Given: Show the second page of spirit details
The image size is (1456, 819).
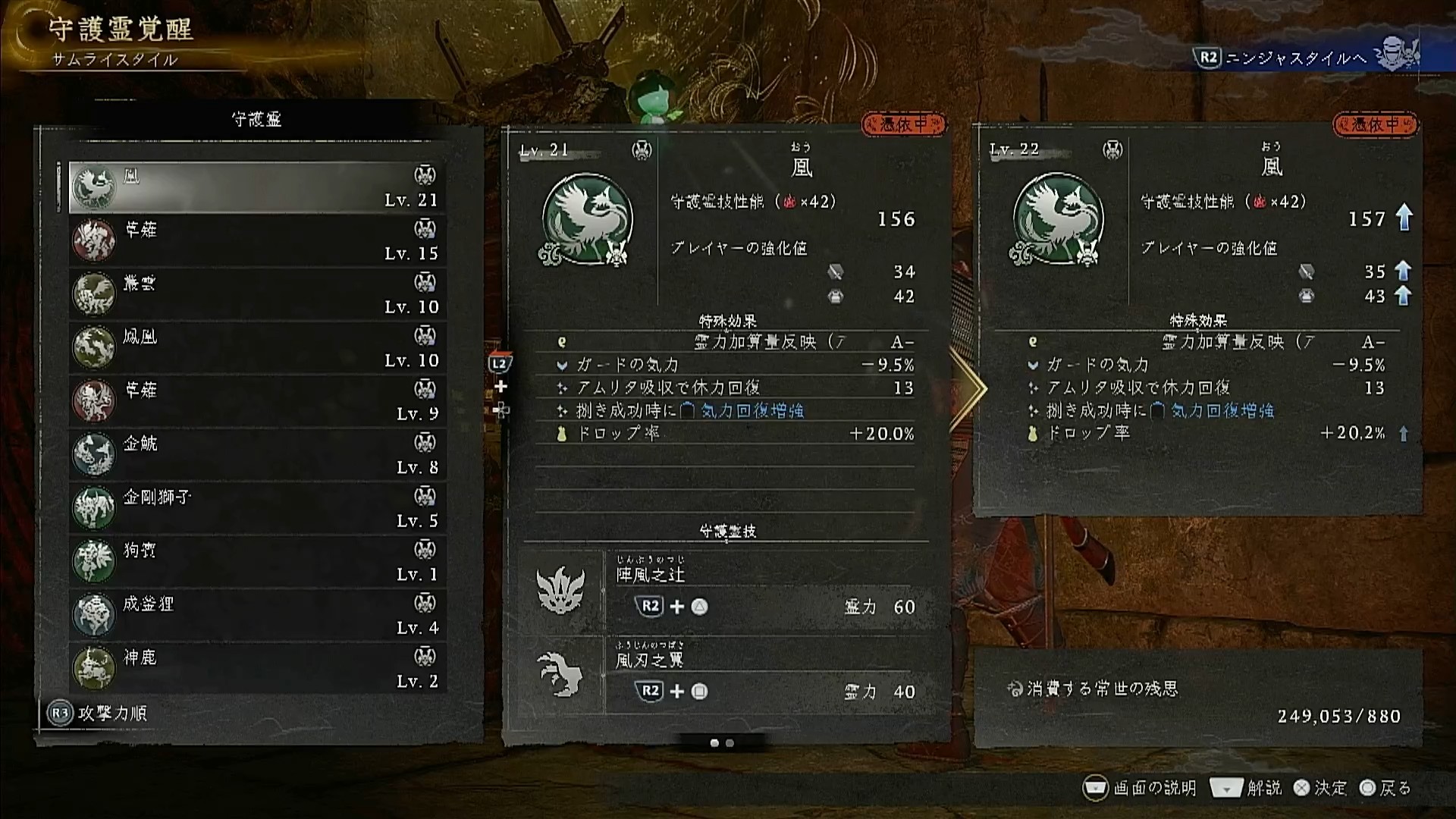Looking at the screenshot, I should pyautogui.click(x=730, y=743).
